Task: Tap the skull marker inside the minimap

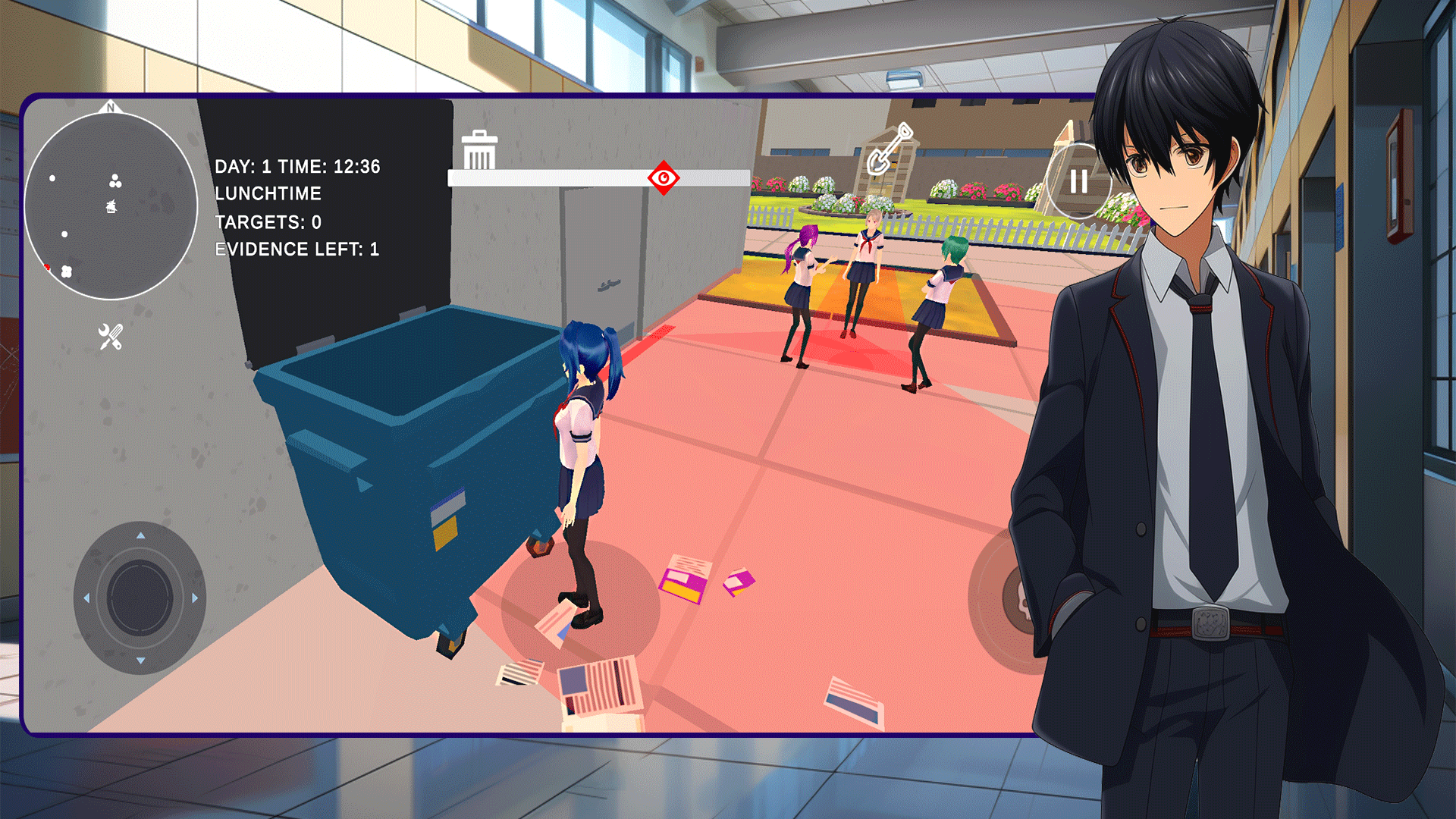Action: point(111,206)
